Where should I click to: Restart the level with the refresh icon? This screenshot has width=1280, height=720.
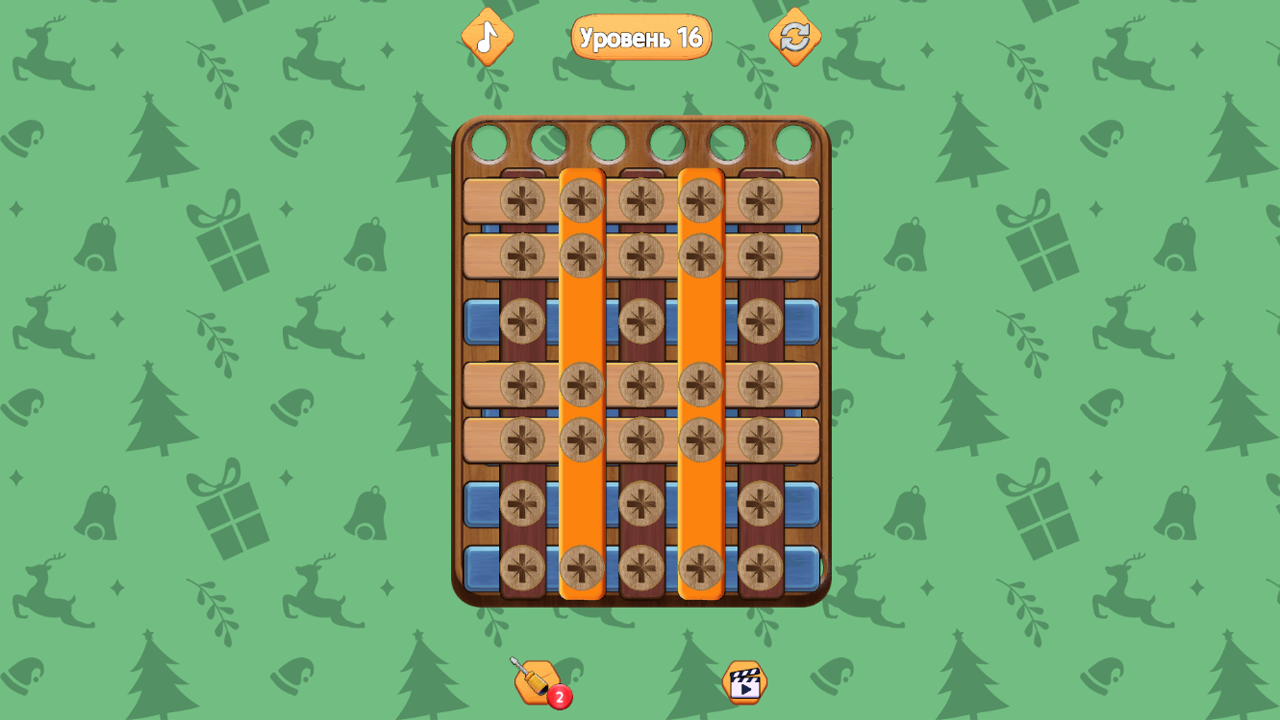[x=795, y=38]
